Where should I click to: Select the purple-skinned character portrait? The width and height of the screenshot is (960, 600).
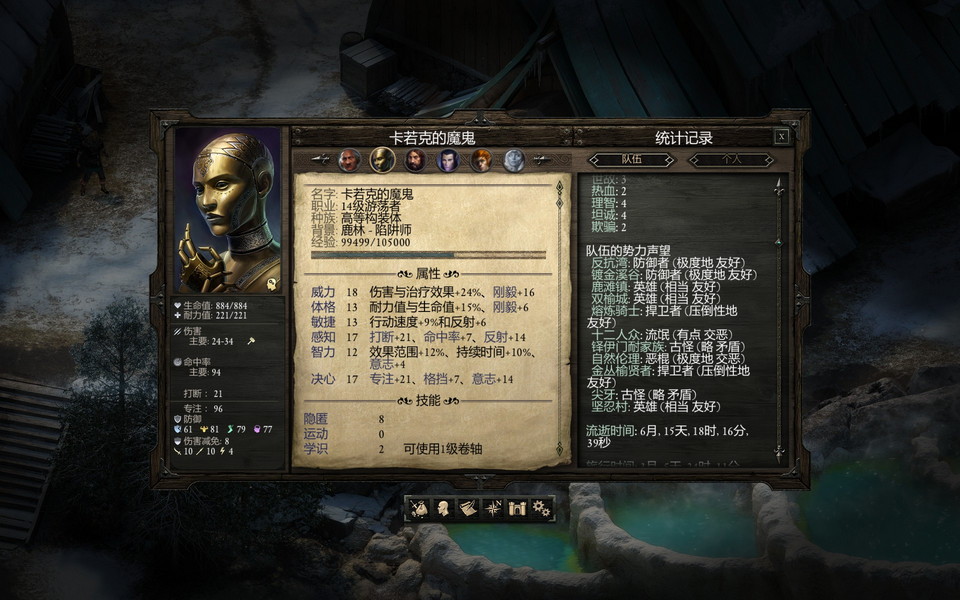click(x=448, y=160)
